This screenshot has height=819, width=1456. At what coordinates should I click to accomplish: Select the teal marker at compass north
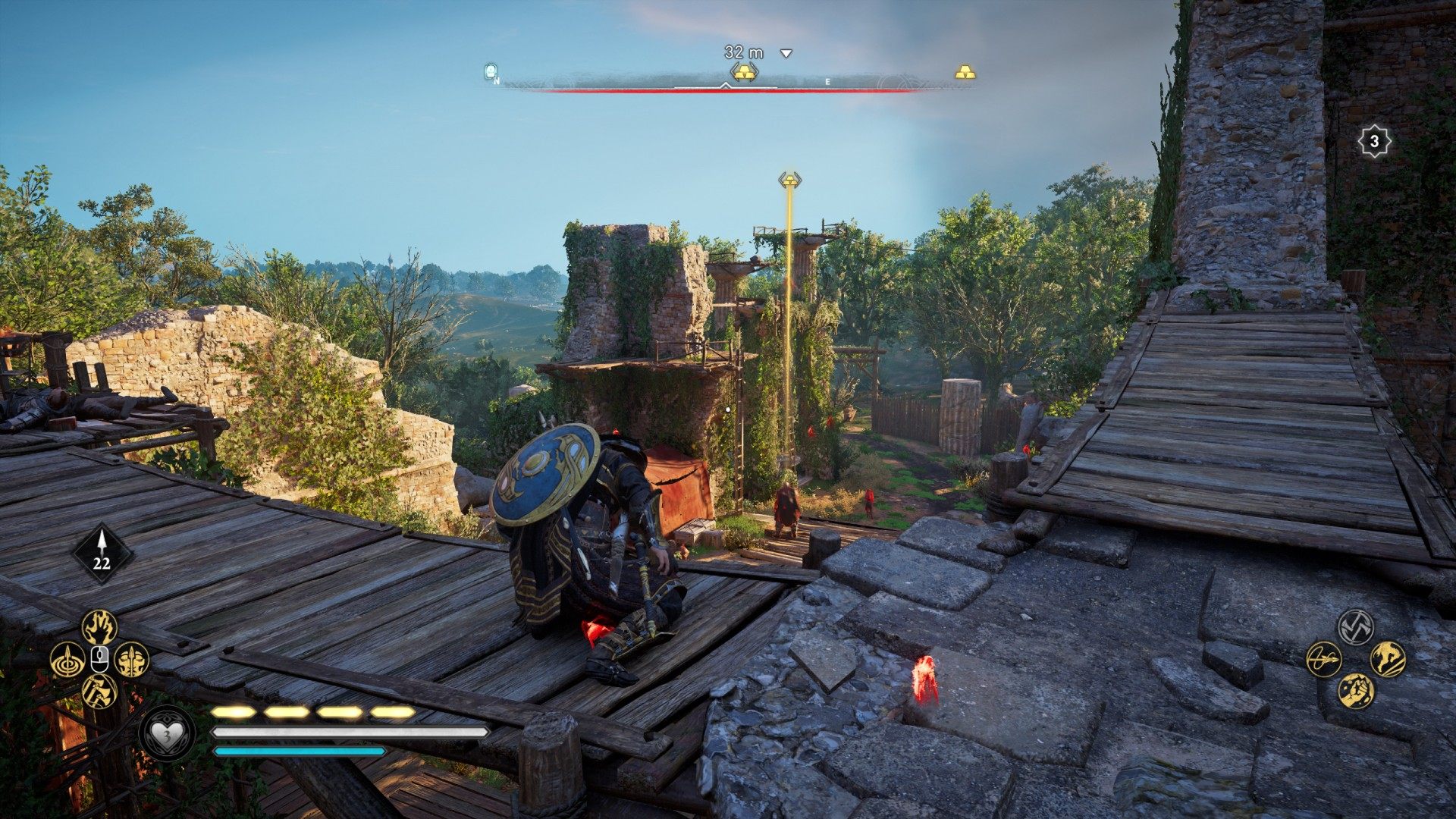point(491,72)
